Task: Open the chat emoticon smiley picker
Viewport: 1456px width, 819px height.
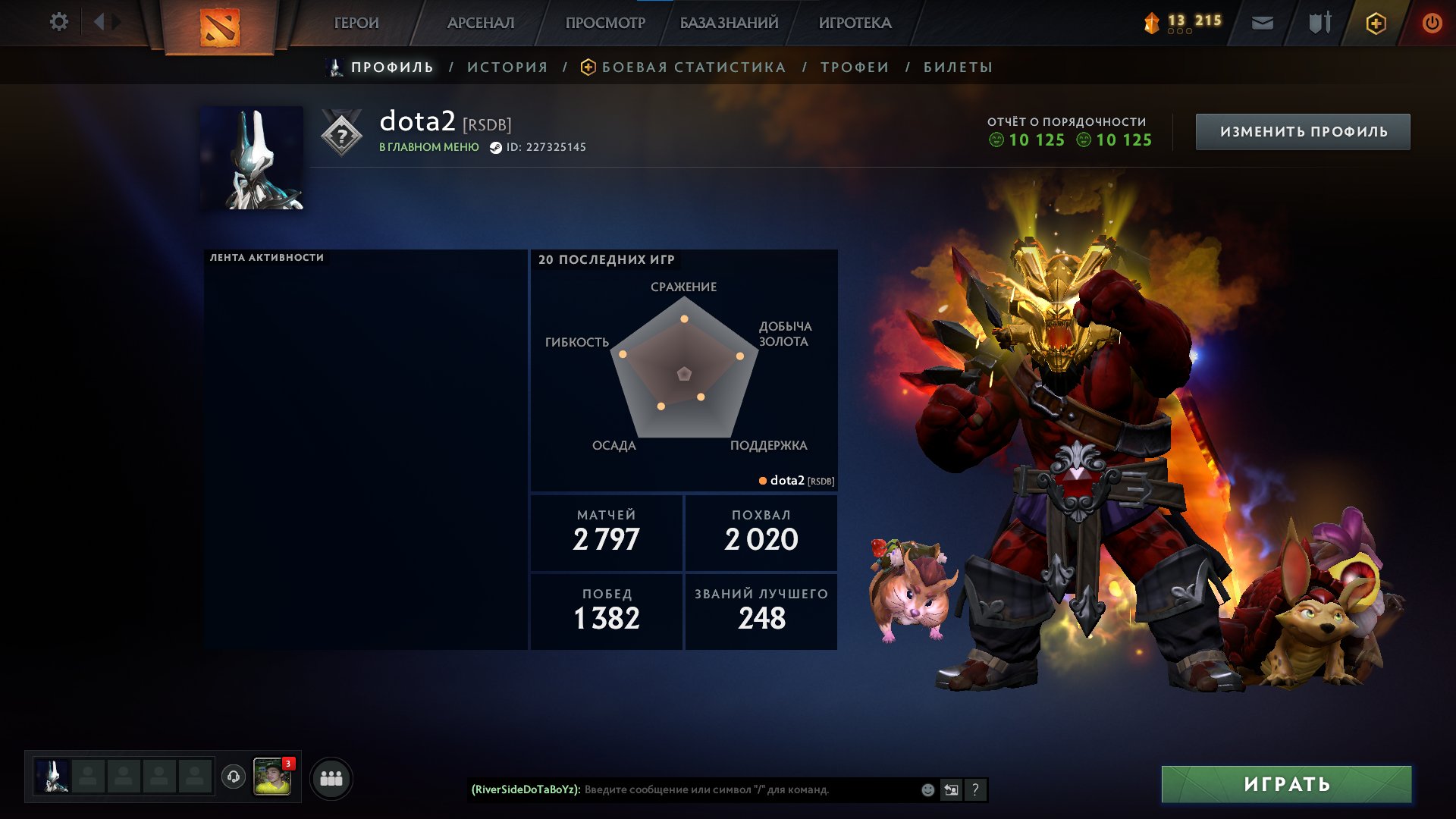Action: pos(927,790)
